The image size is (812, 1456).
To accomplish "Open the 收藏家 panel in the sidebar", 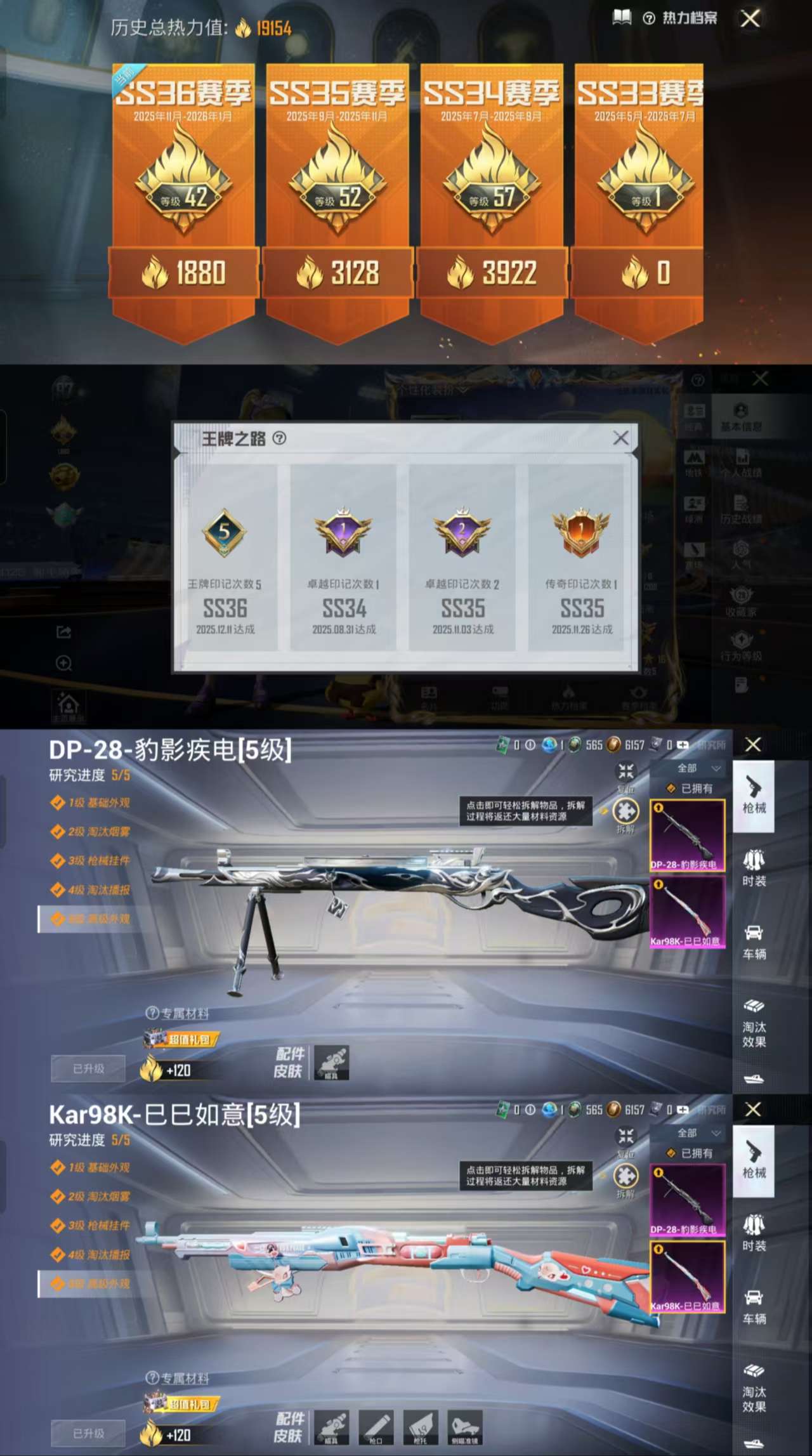I will [x=741, y=600].
